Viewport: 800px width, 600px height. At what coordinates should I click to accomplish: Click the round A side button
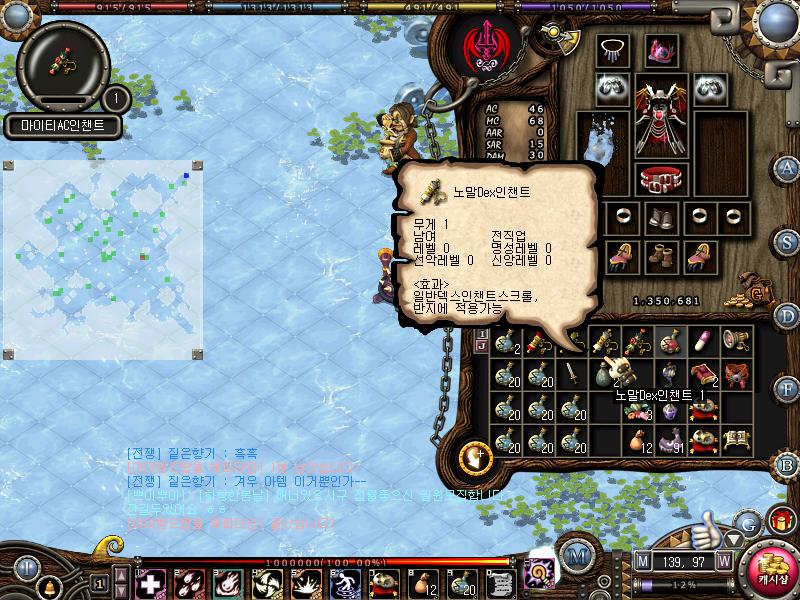pyautogui.click(x=788, y=167)
